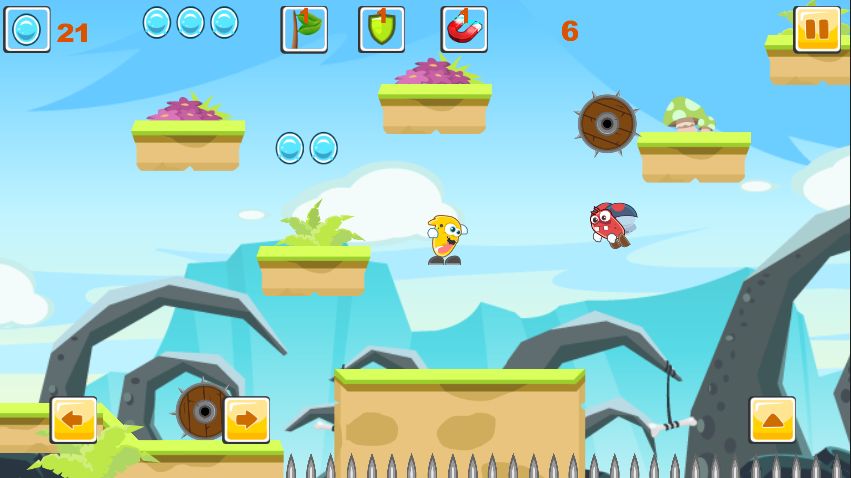Tap the left arrow move button
The image size is (851, 478).
coord(74,420)
